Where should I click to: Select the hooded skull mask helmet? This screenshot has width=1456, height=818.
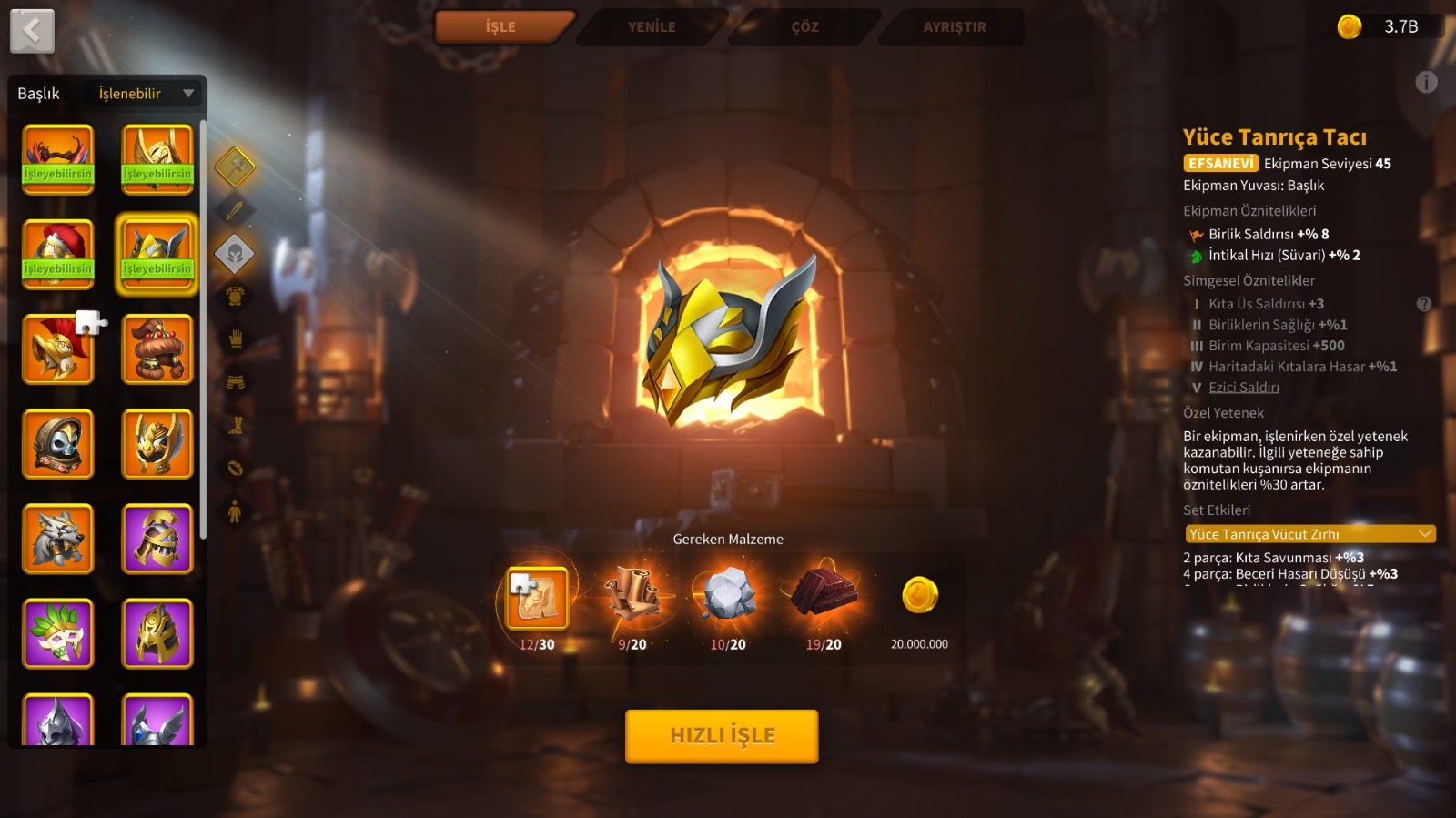(58, 444)
